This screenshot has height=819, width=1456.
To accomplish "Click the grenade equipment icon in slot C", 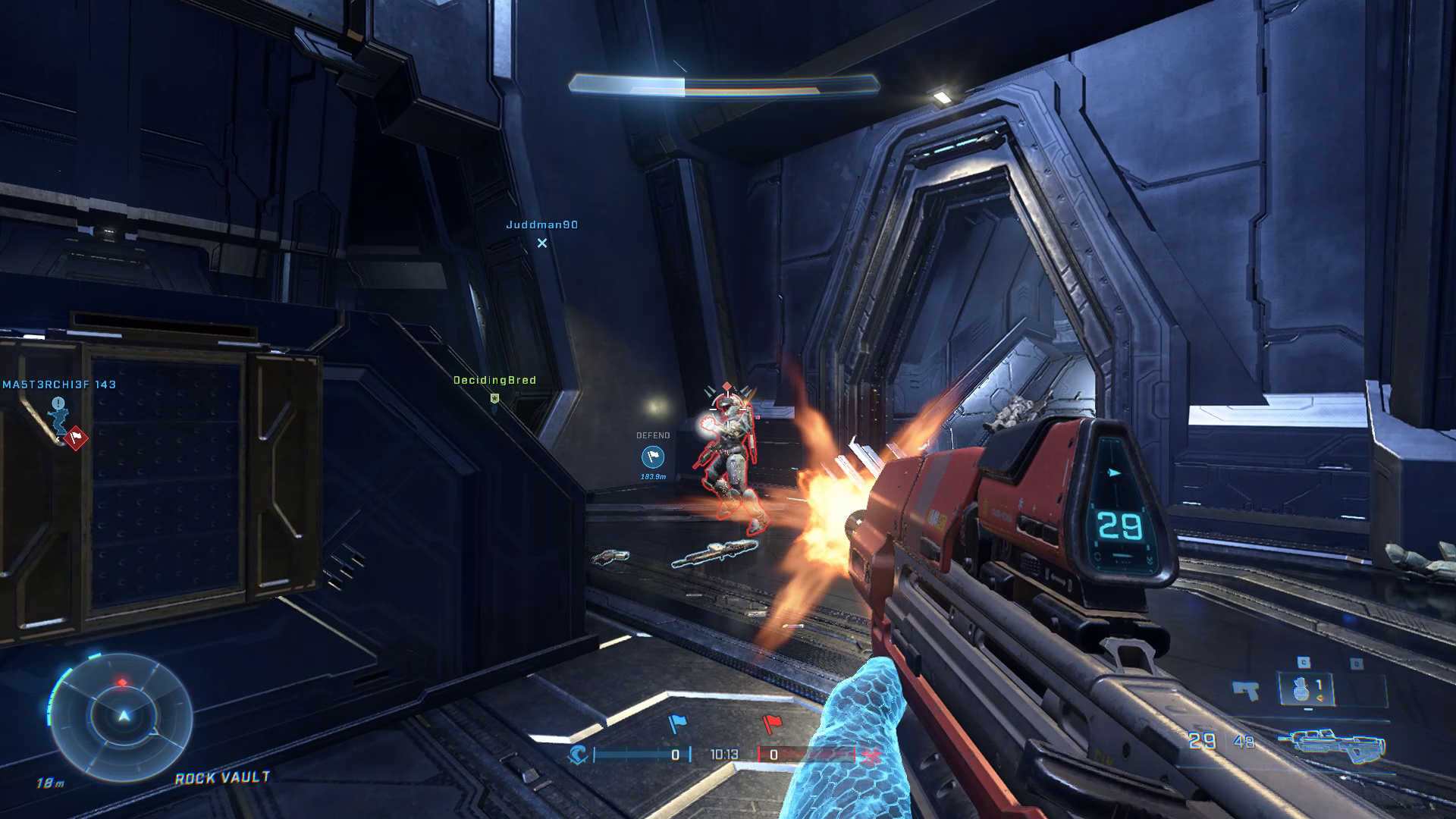I will (1301, 690).
